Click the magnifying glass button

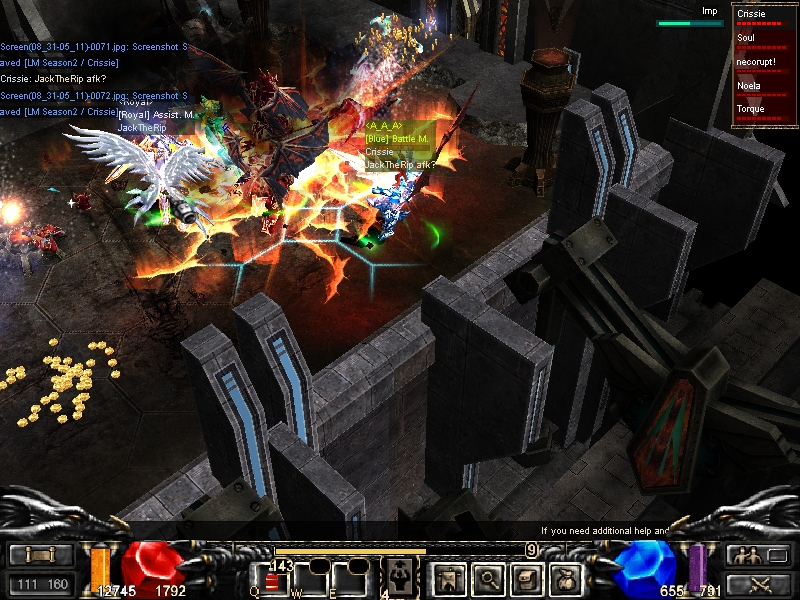pos(487,578)
